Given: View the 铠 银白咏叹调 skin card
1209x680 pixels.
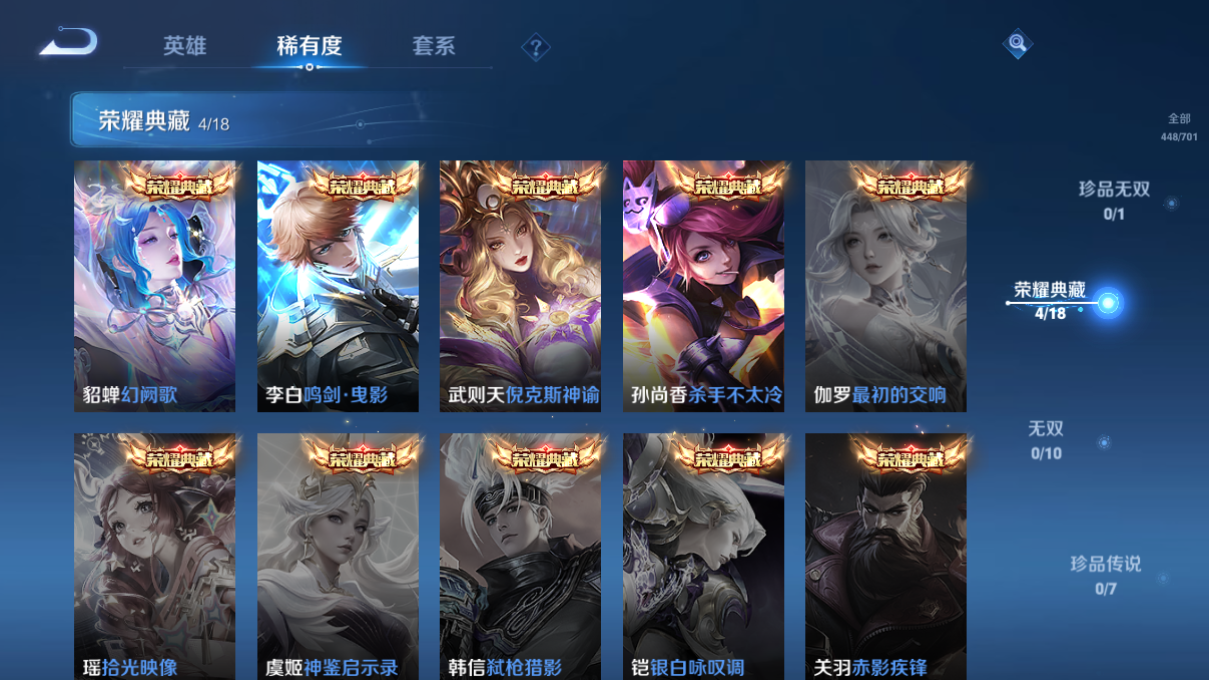Looking at the screenshot, I should [x=703, y=556].
